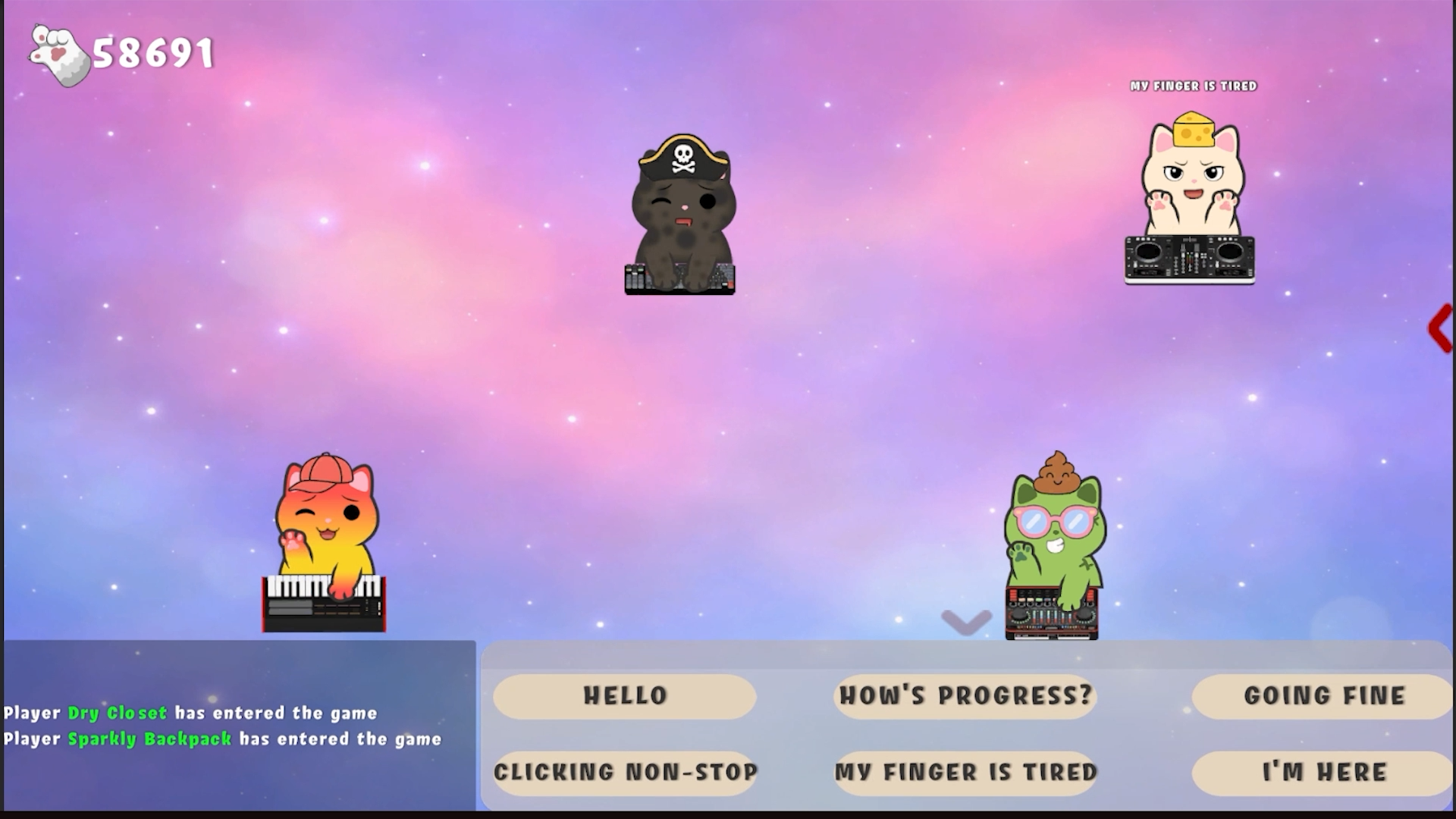Viewport: 1456px width, 819px height.
Task: Select the GOING FINE reply
Action: coord(1324,695)
